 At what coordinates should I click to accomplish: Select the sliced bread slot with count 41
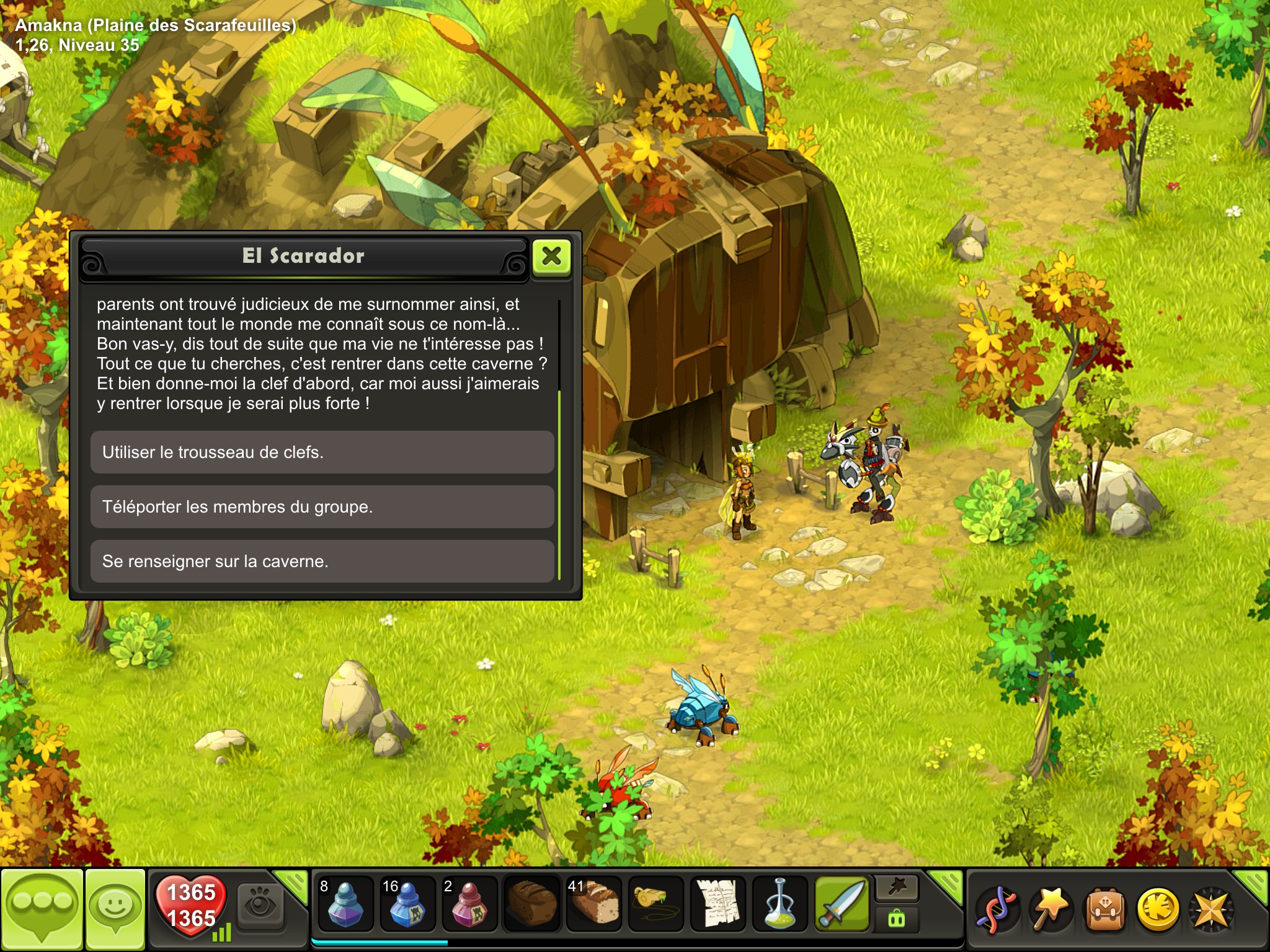click(593, 904)
